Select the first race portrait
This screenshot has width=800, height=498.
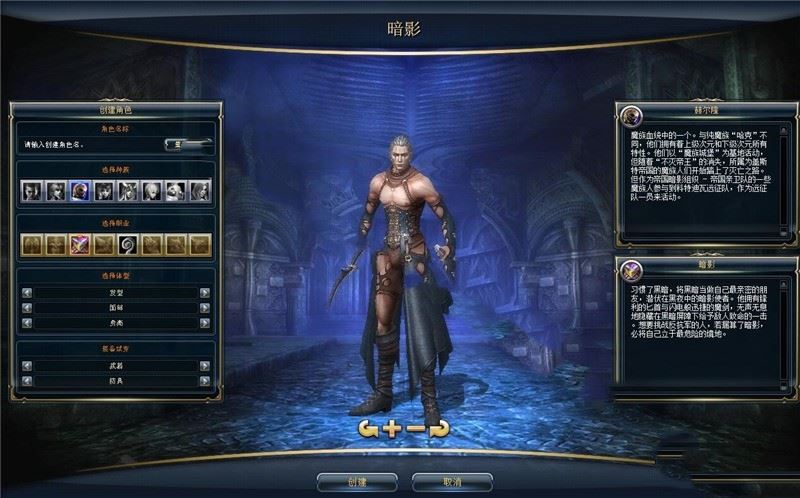click(32, 191)
